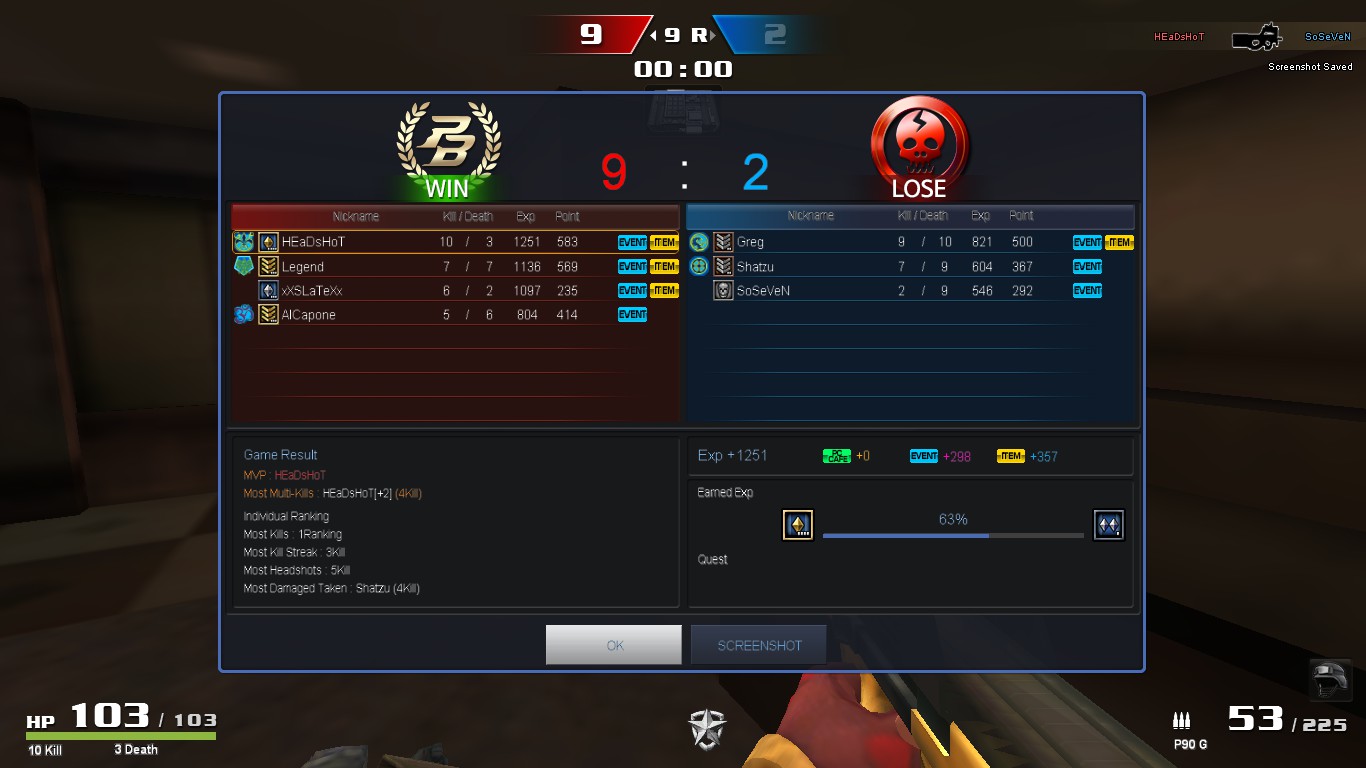The width and height of the screenshot is (1366, 768).
Task: Click the medal emblem at bottom center
Action: click(x=706, y=729)
